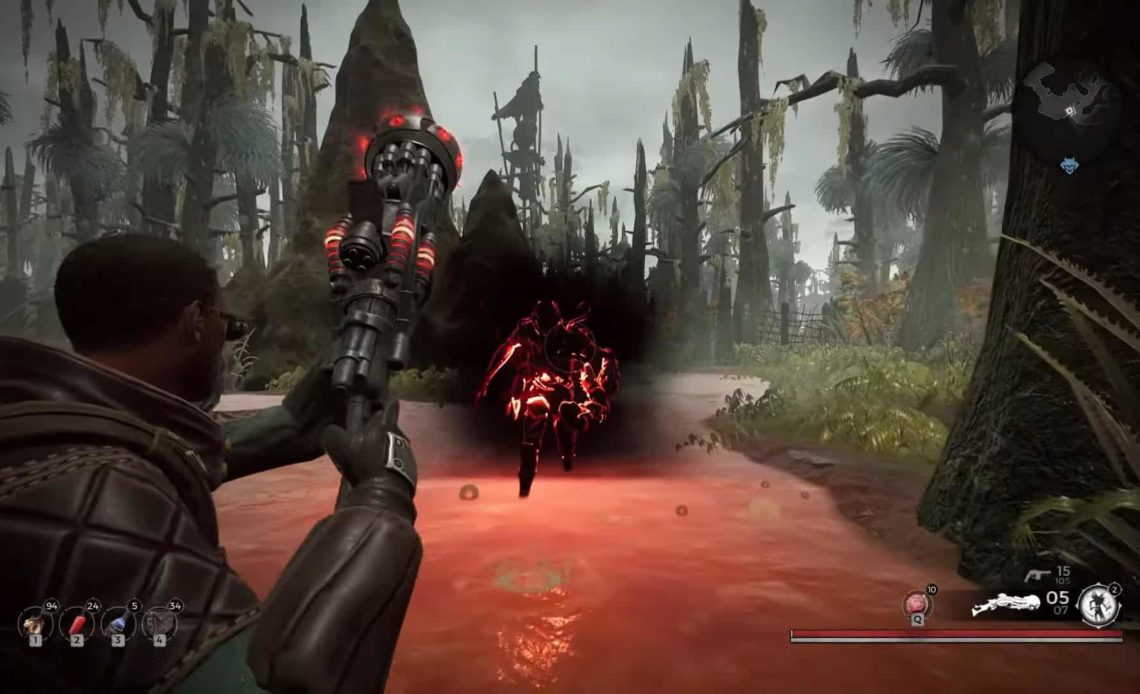Choose the fourth quick-use item slot
This screenshot has height=694, width=1140.
pyautogui.click(x=159, y=624)
